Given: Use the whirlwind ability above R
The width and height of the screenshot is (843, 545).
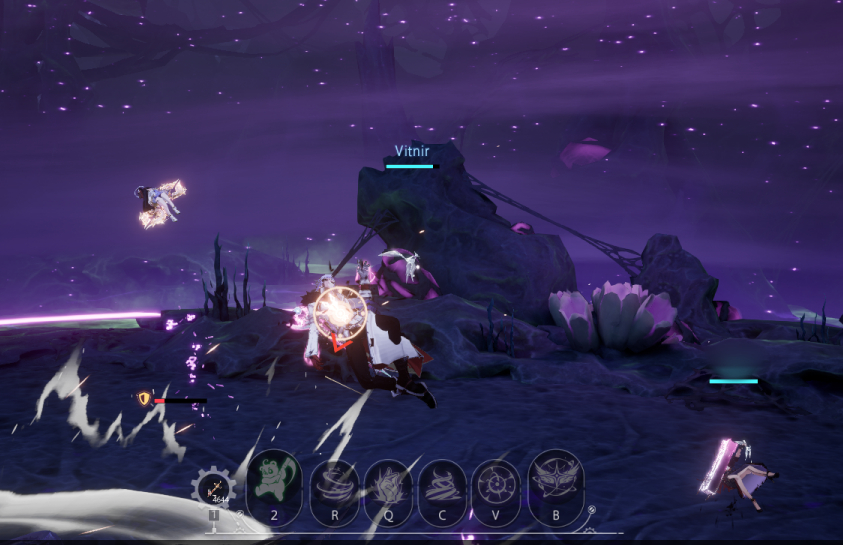Looking at the screenshot, I should pos(334,484).
